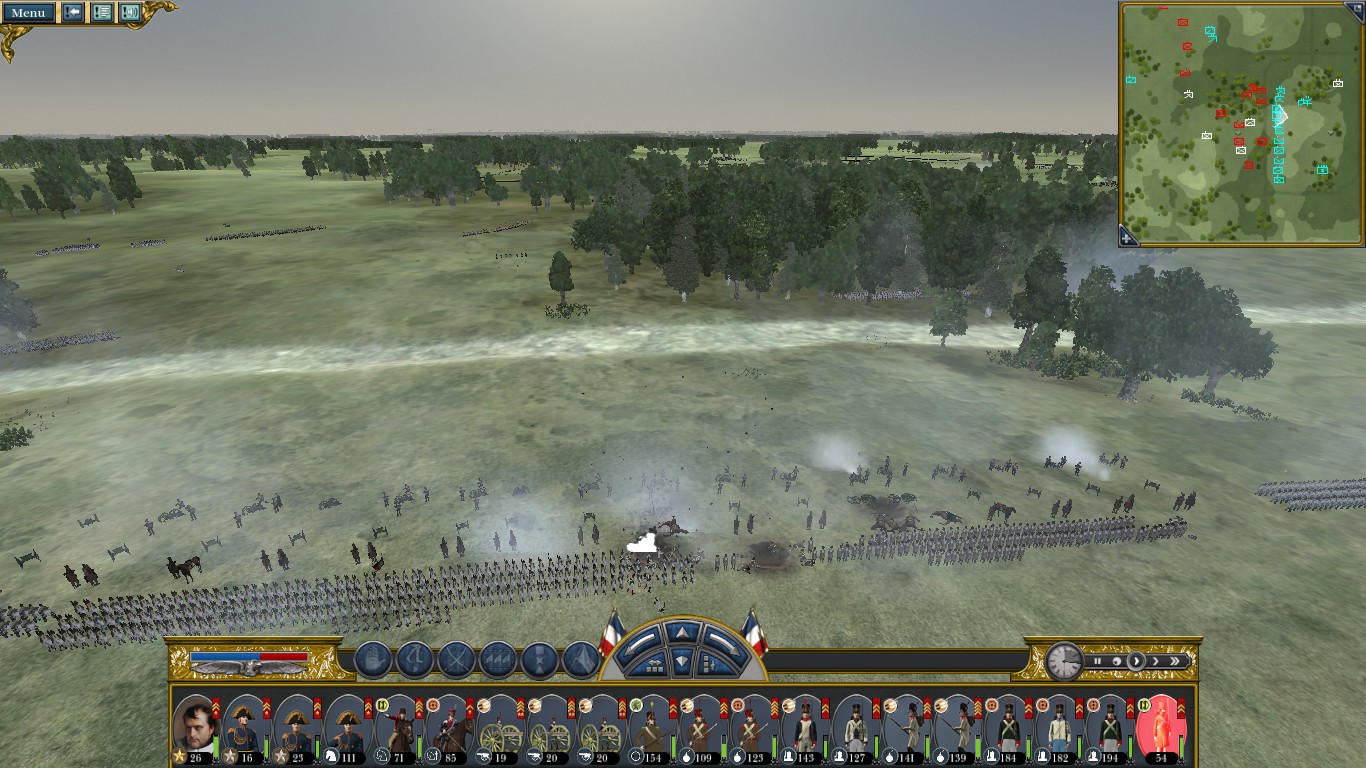The width and height of the screenshot is (1366, 768).
Task: Select Napoleon's general unit card
Action: [x=195, y=728]
